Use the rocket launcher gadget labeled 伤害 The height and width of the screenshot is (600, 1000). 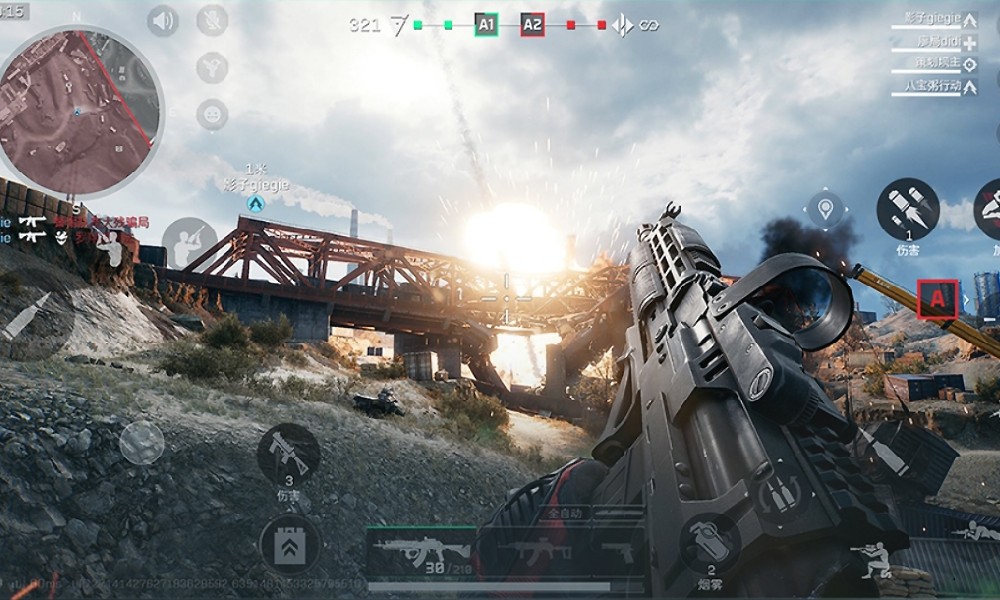click(288, 455)
